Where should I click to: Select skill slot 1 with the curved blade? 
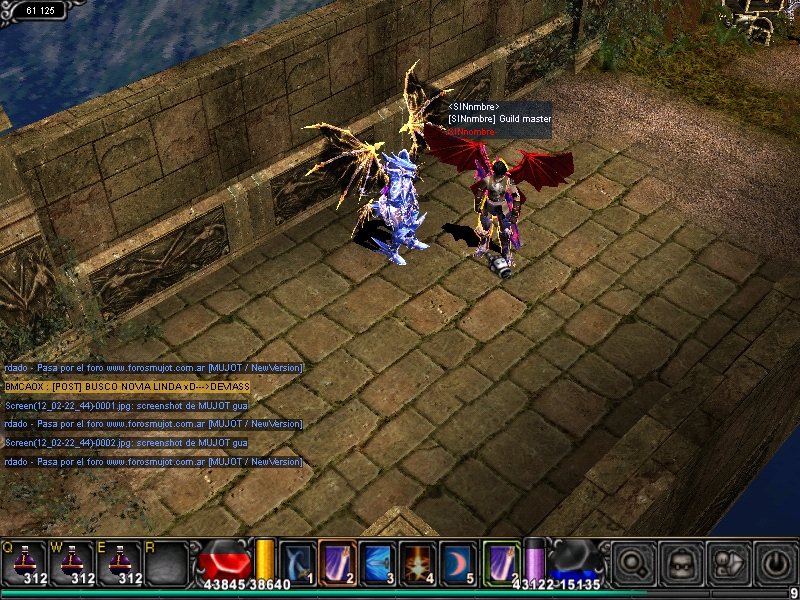297,561
